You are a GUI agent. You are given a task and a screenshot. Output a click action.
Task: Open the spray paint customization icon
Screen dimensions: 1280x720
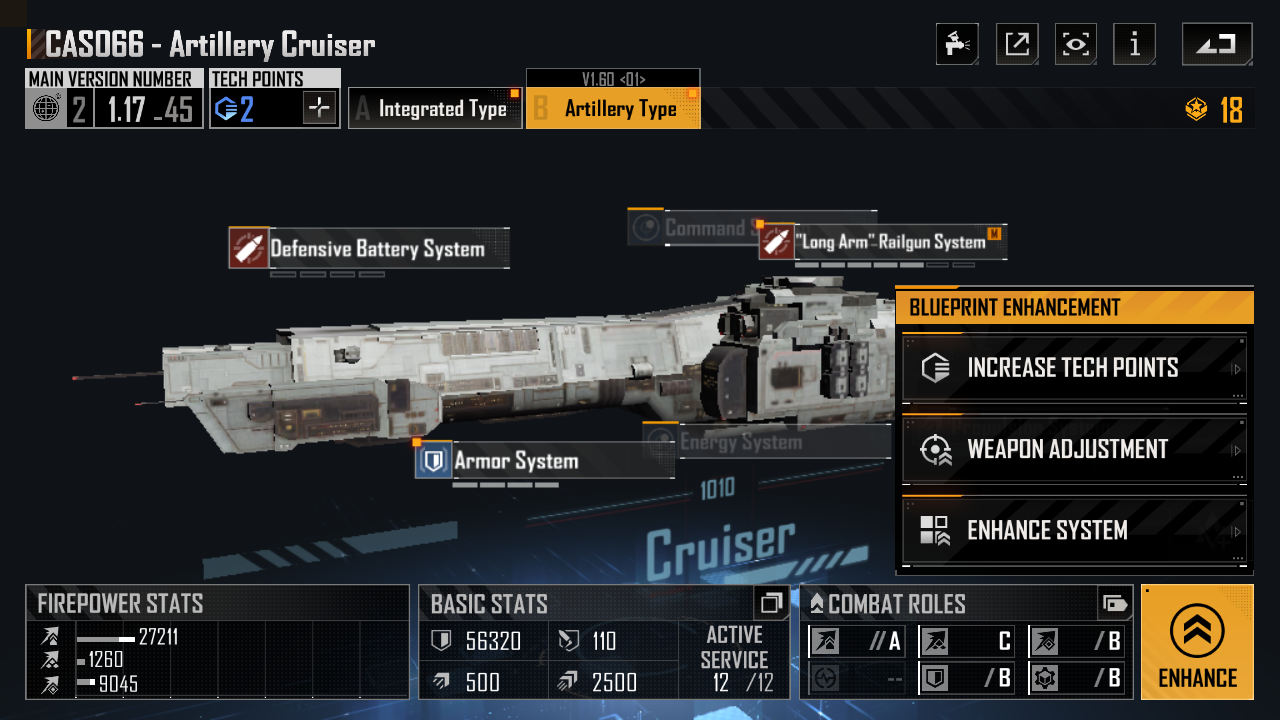(957, 44)
